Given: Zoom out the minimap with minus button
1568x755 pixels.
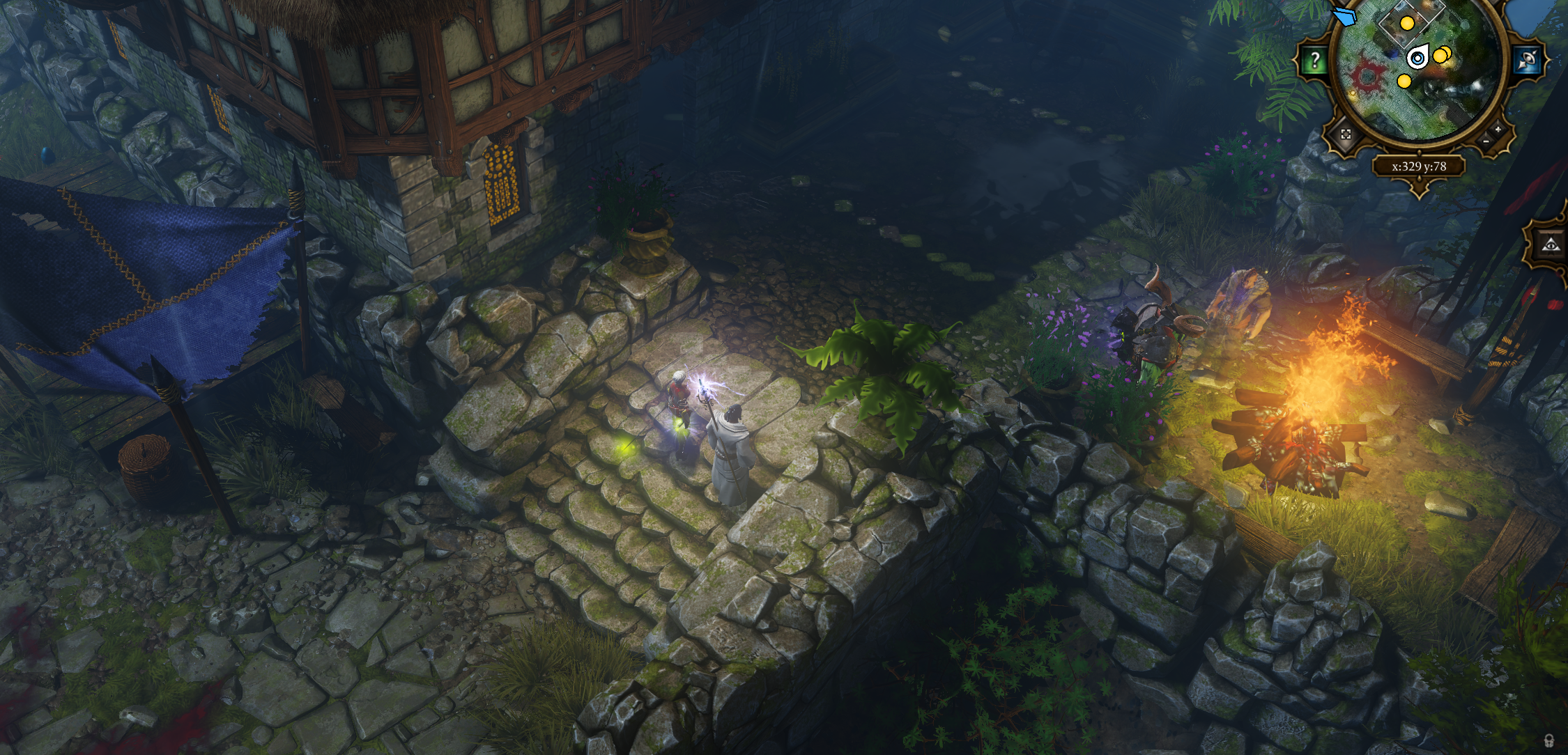Looking at the screenshot, I should tap(1486, 141).
